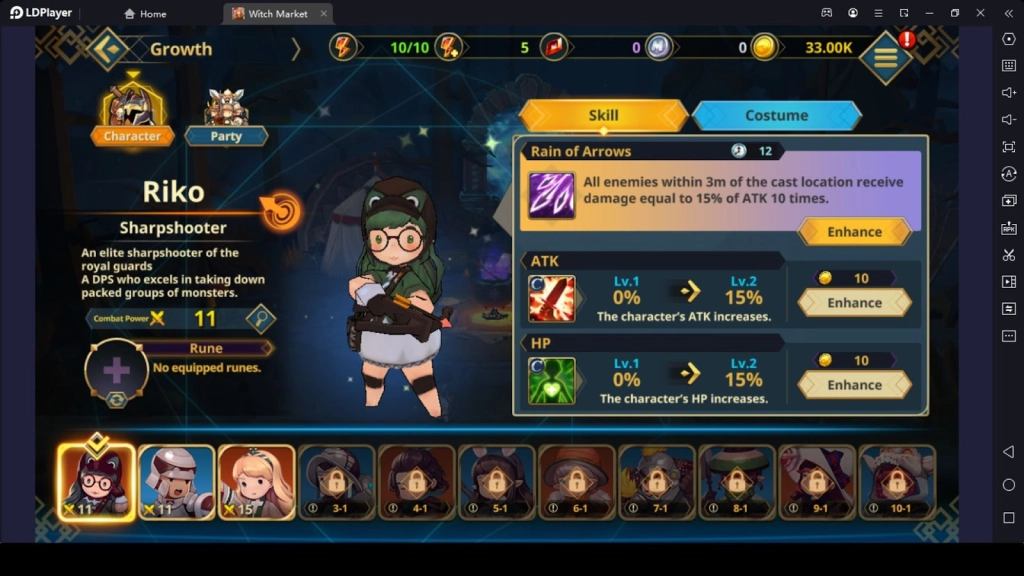This screenshot has height=576, width=1024.
Task: Select the locked character marked 10-1
Action: 897,482
